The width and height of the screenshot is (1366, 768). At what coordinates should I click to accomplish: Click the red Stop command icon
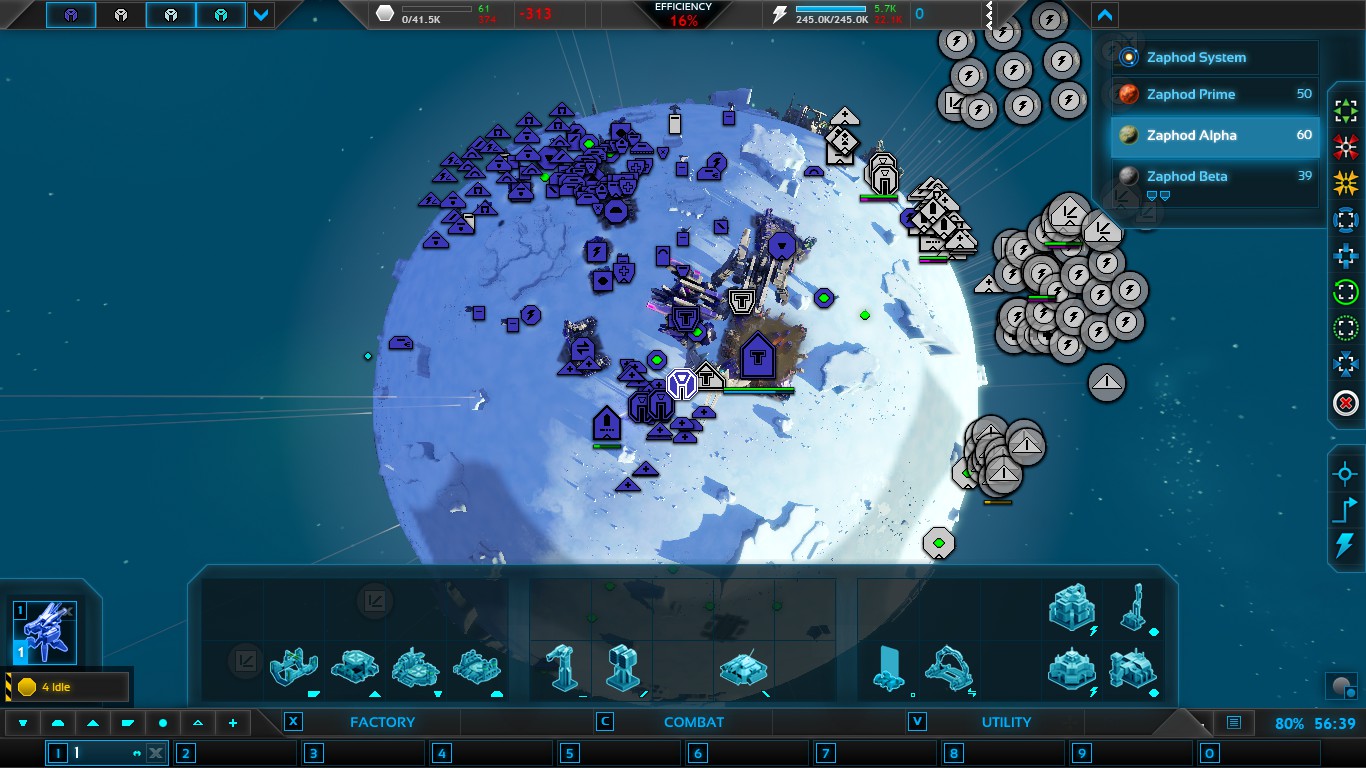click(x=1344, y=404)
